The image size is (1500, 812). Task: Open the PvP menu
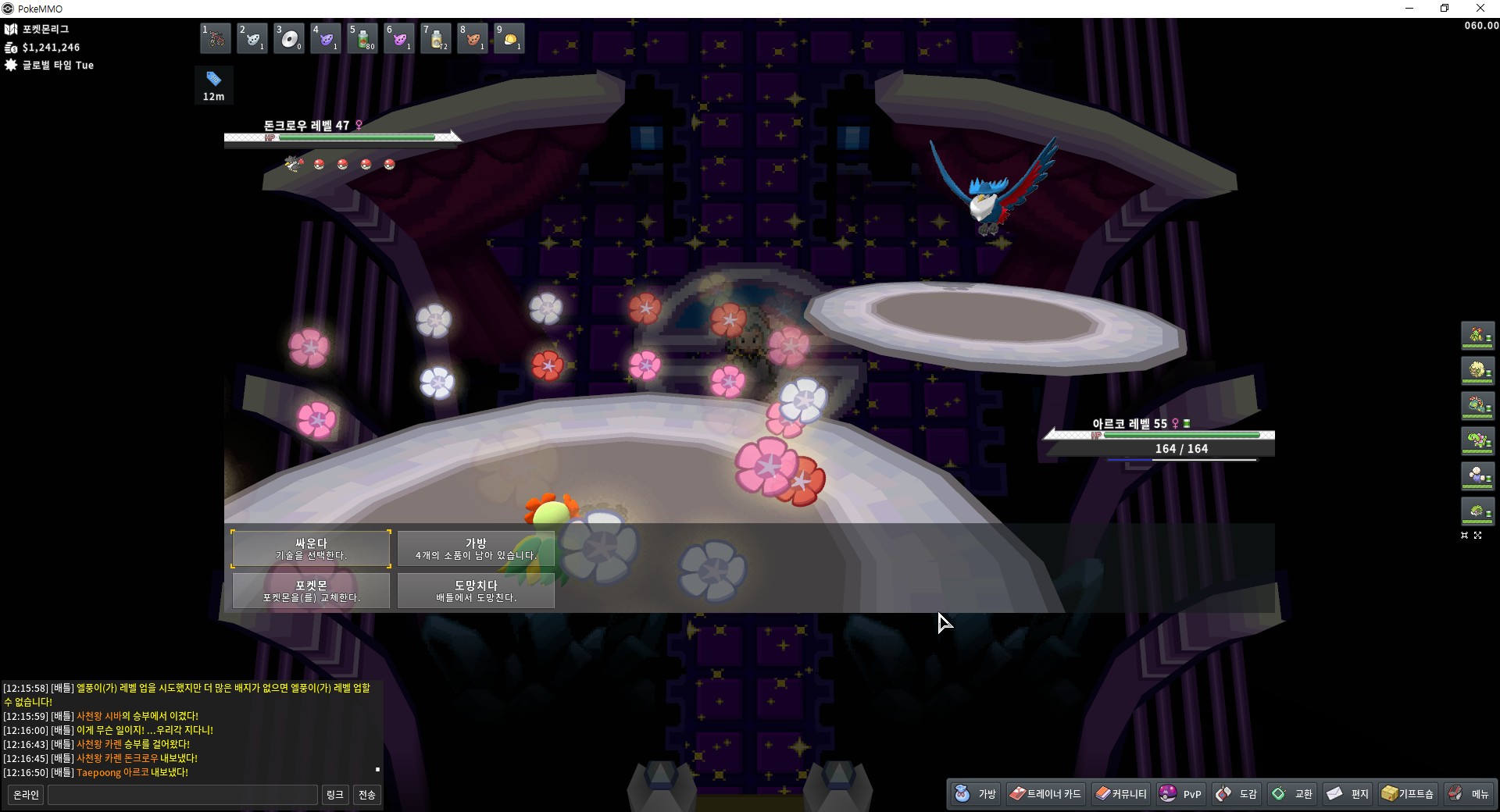coord(1181,794)
